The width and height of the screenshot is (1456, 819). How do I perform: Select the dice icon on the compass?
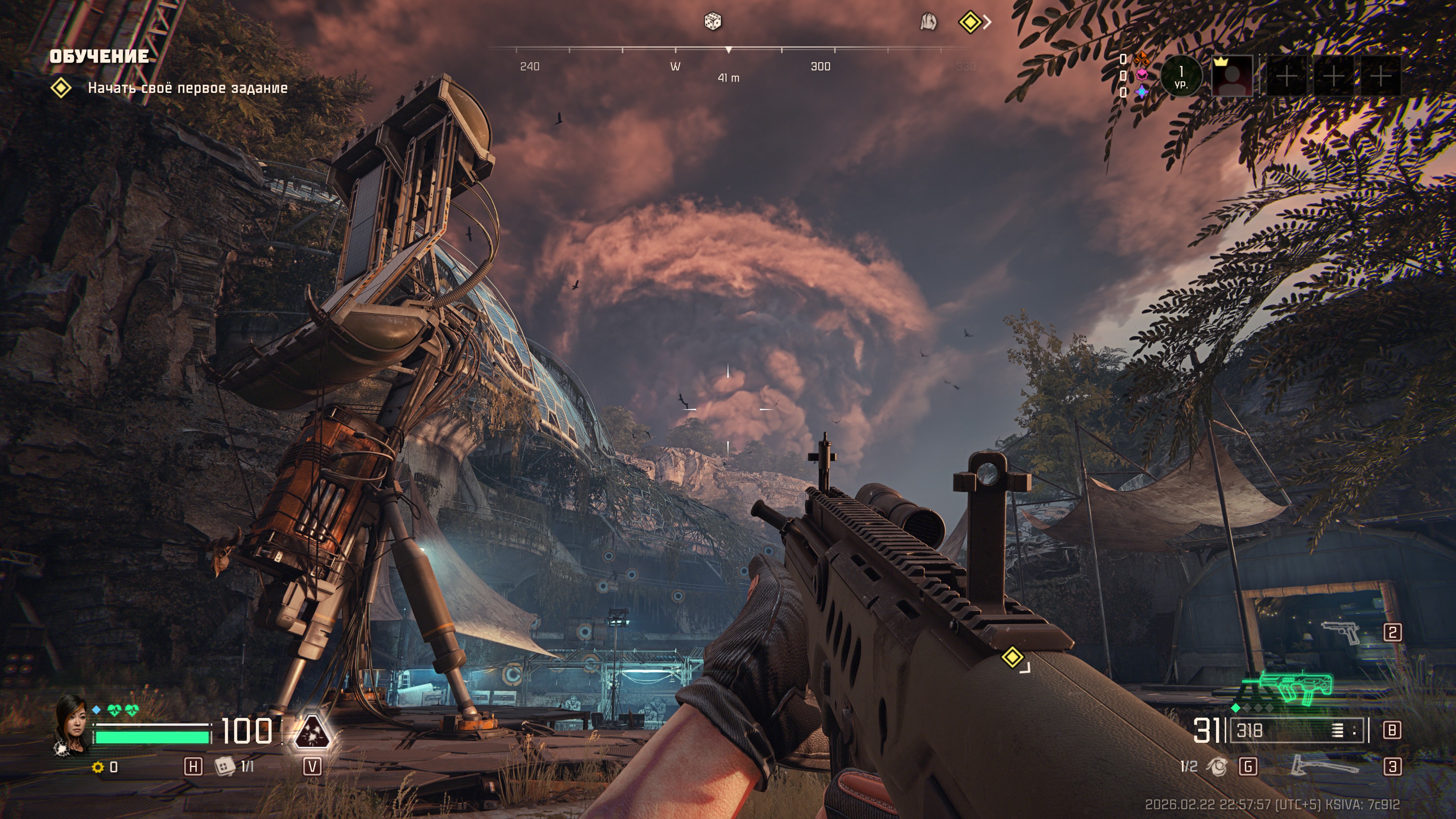click(x=712, y=22)
